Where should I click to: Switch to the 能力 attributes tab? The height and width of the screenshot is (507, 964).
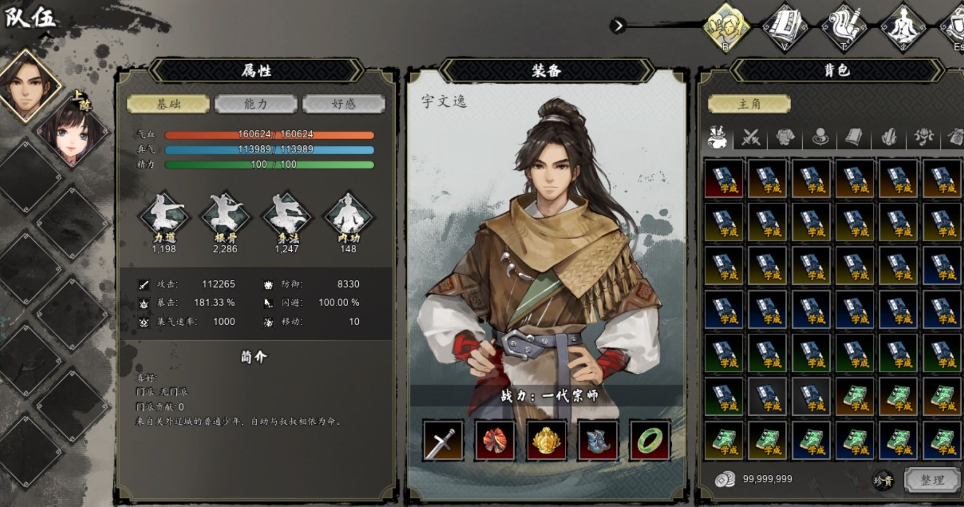(x=257, y=104)
